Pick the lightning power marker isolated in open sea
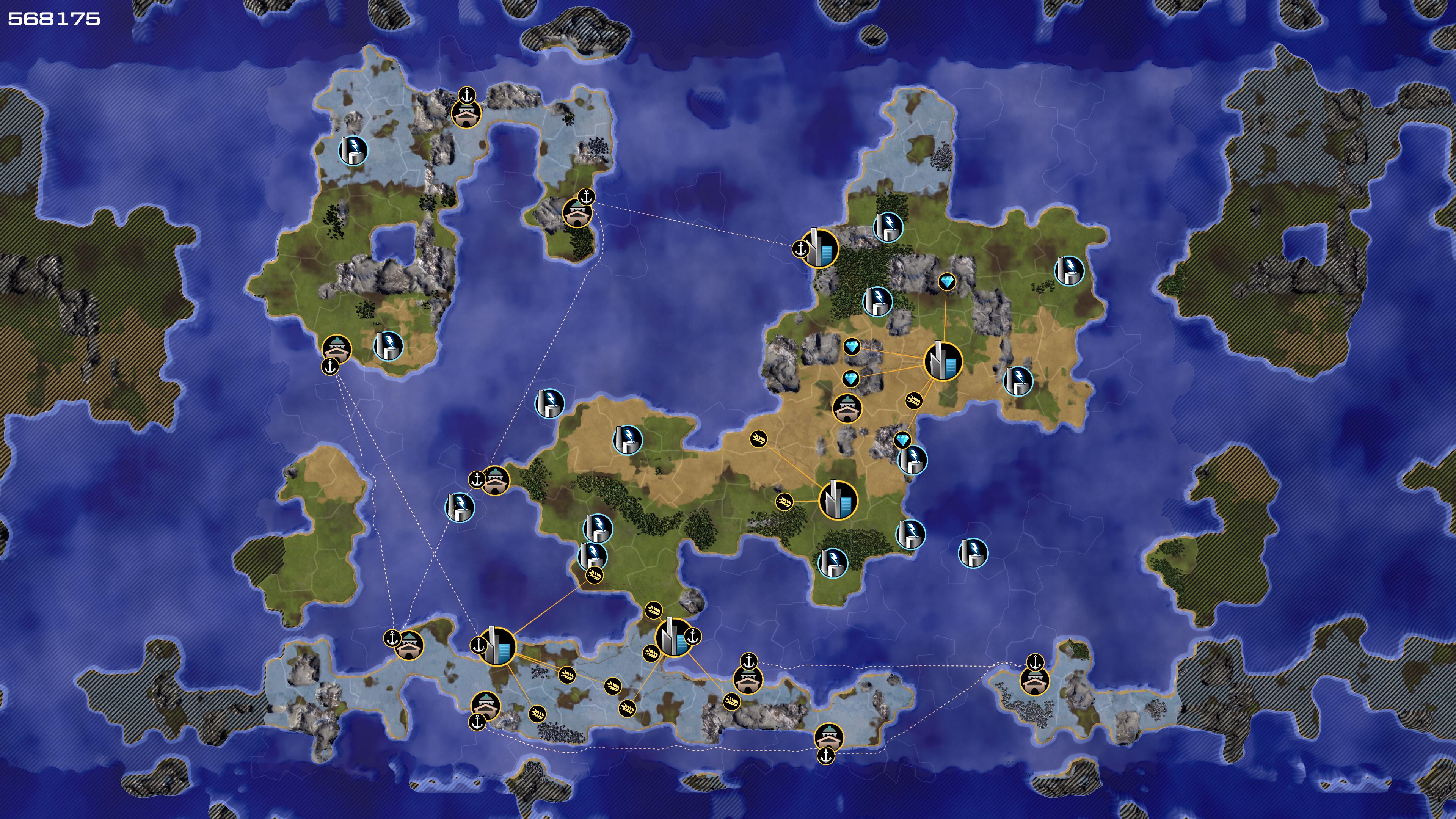The height and width of the screenshot is (819, 1456). [x=973, y=553]
